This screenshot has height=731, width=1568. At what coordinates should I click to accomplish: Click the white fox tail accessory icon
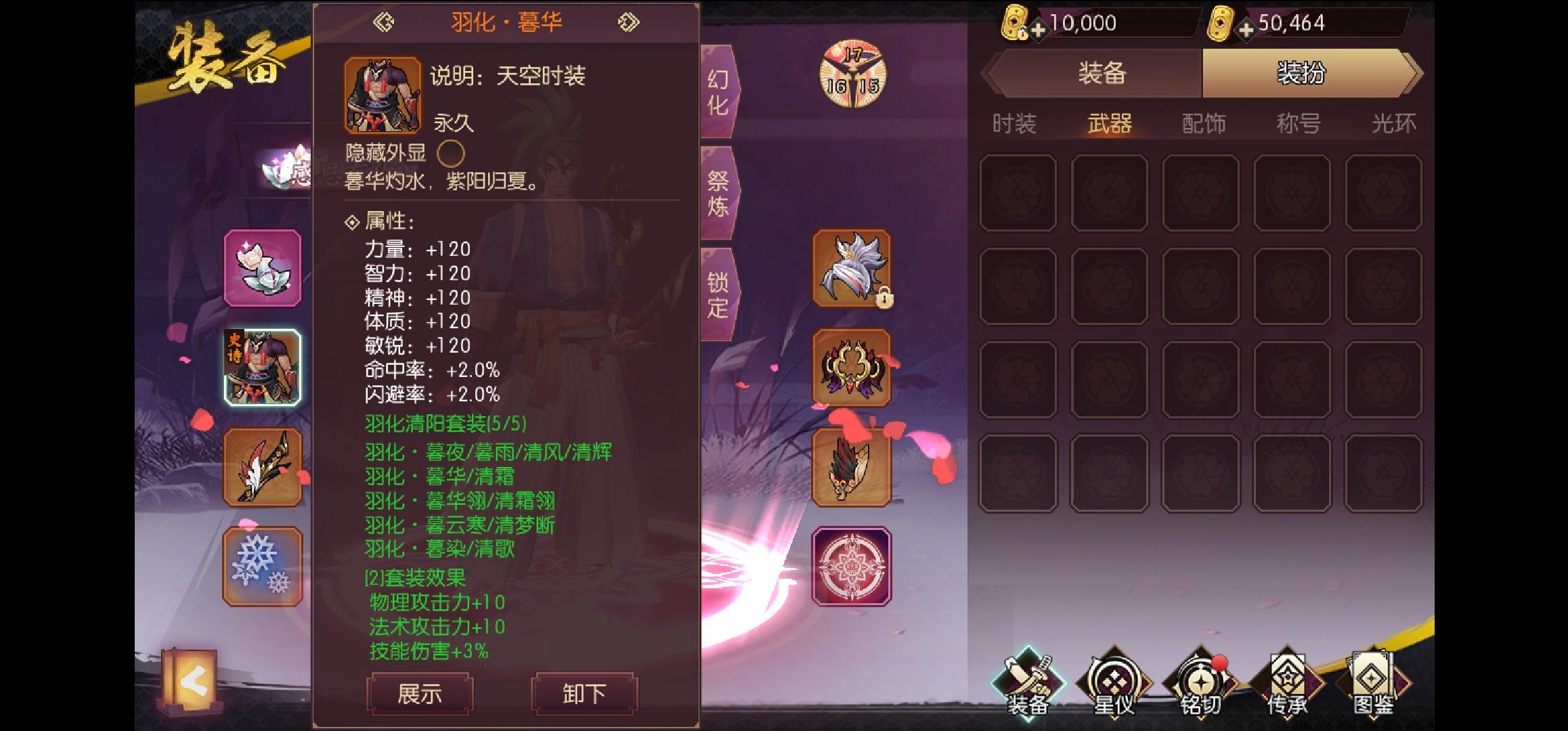click(850, 271)
